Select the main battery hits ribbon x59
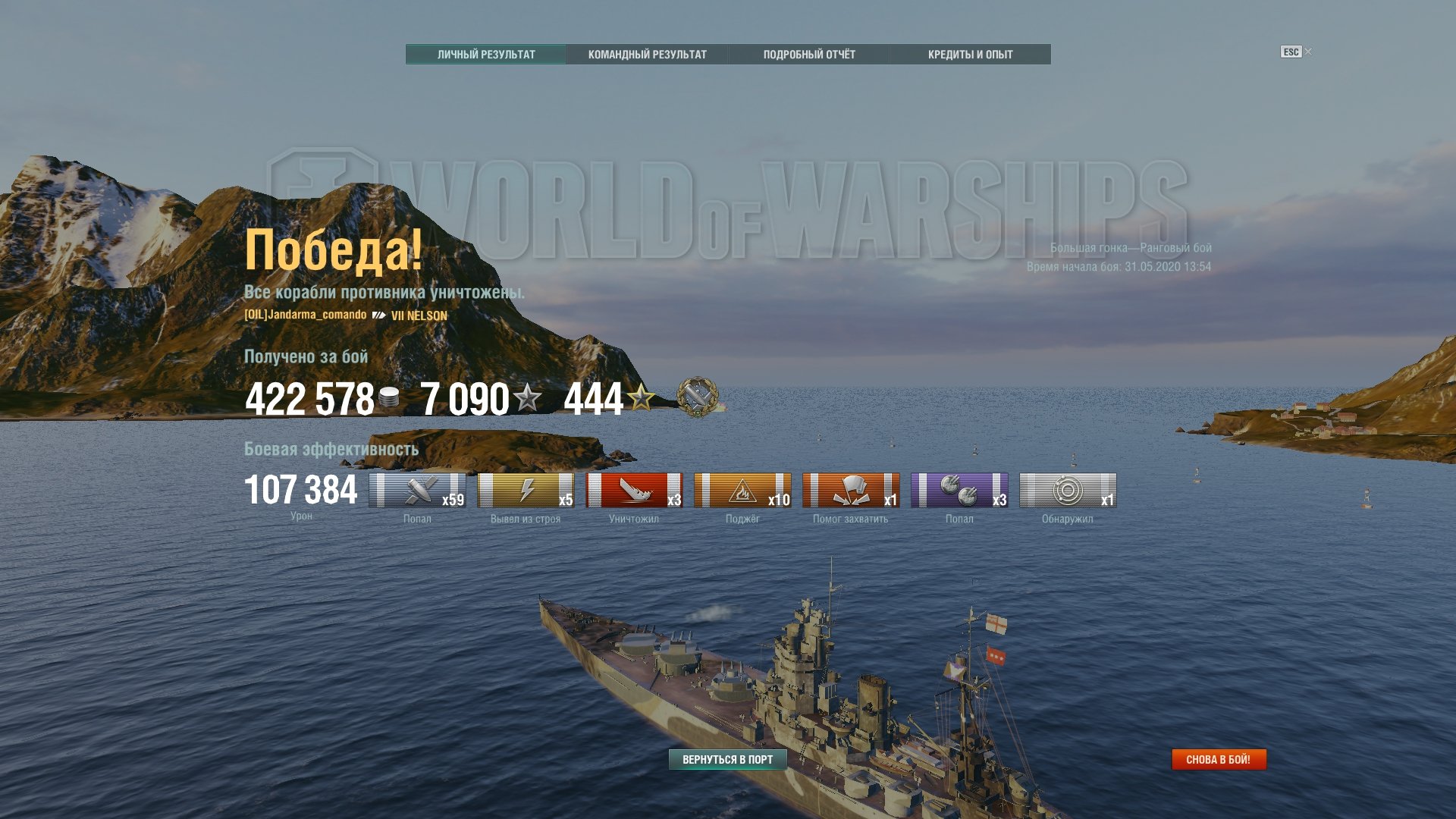 417,490
